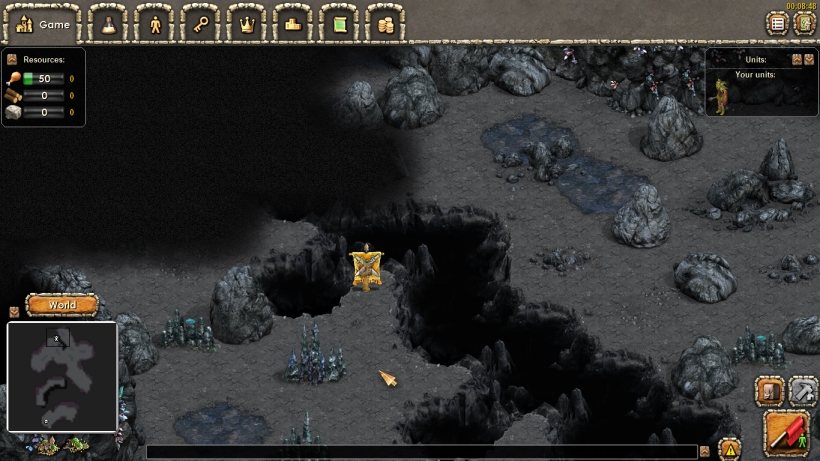Image resolution: width=820 pixels, height=461 pixels.
Task: Select the golden key tab
Action: [x=201, y=23]
